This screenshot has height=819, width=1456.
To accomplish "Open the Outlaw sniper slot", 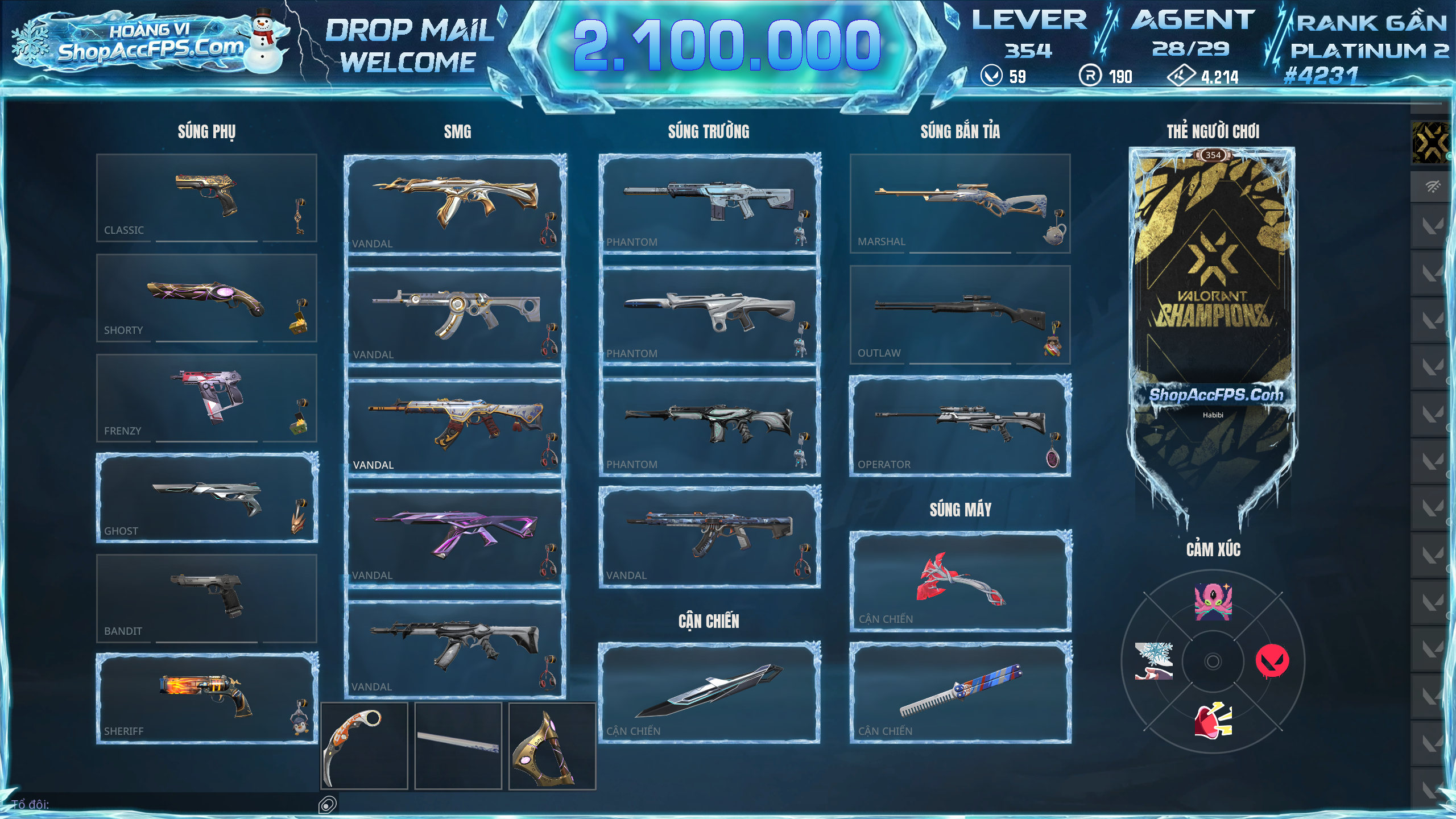I will (x=960, y=315).
